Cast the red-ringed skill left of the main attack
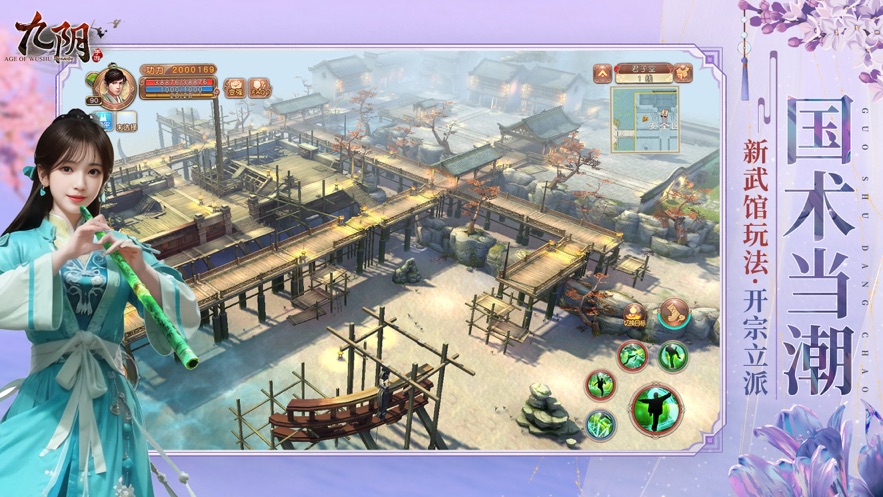The height and width of the screenshot is (497, 883). [600, 384]
